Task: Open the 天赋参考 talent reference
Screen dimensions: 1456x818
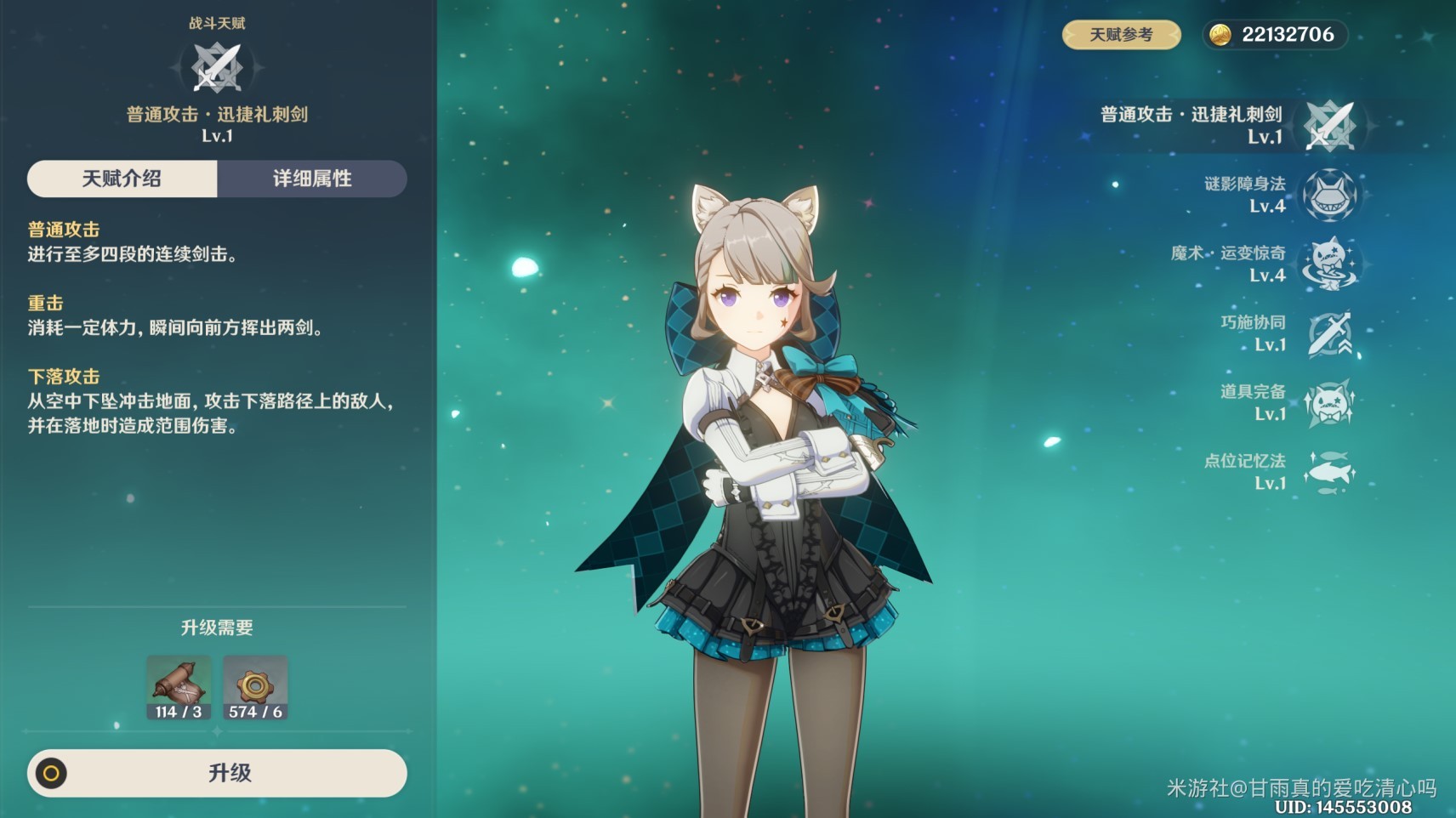Action: point(1121,35)
